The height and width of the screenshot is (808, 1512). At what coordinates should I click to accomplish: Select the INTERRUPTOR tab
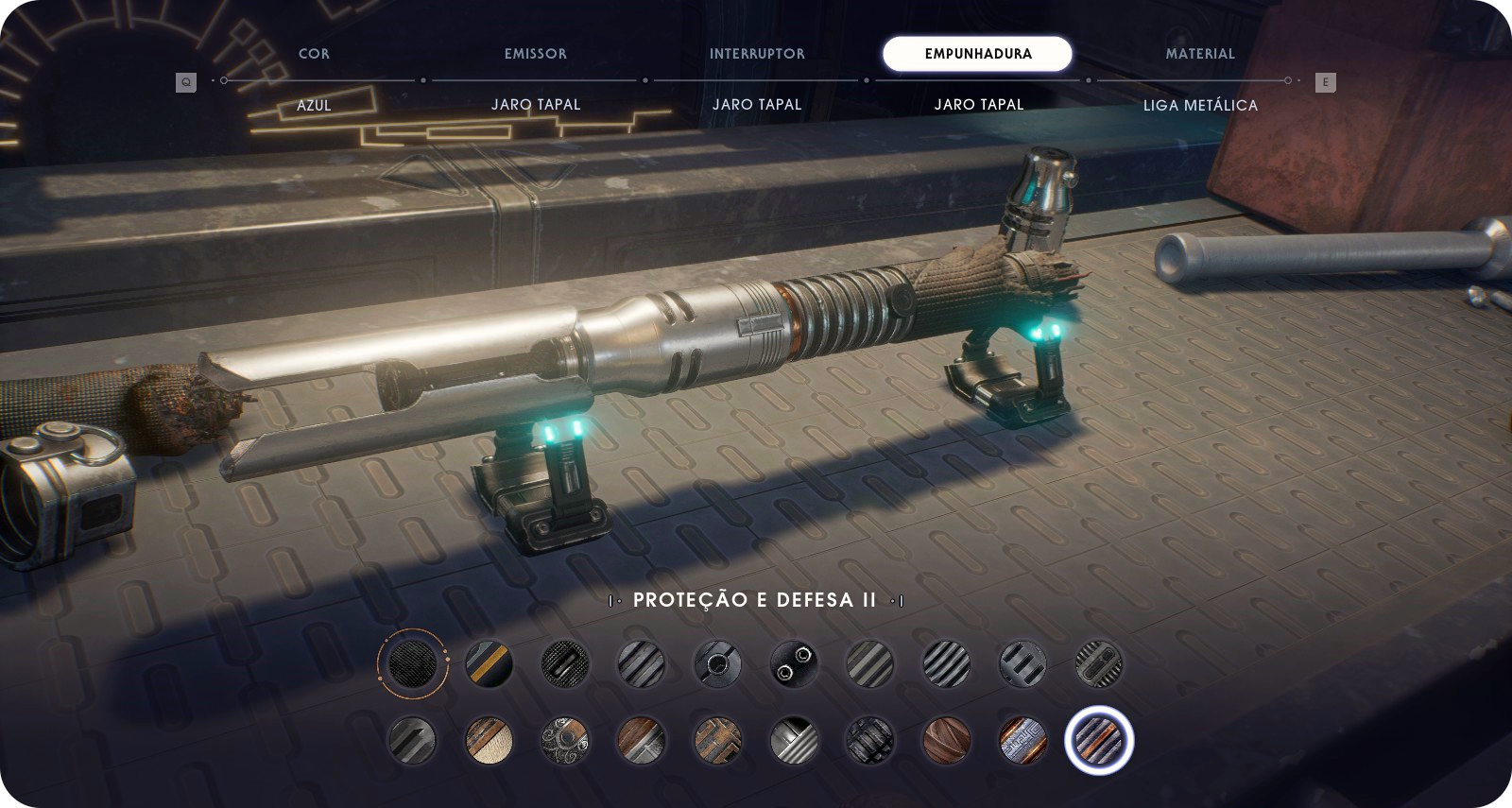757,54
